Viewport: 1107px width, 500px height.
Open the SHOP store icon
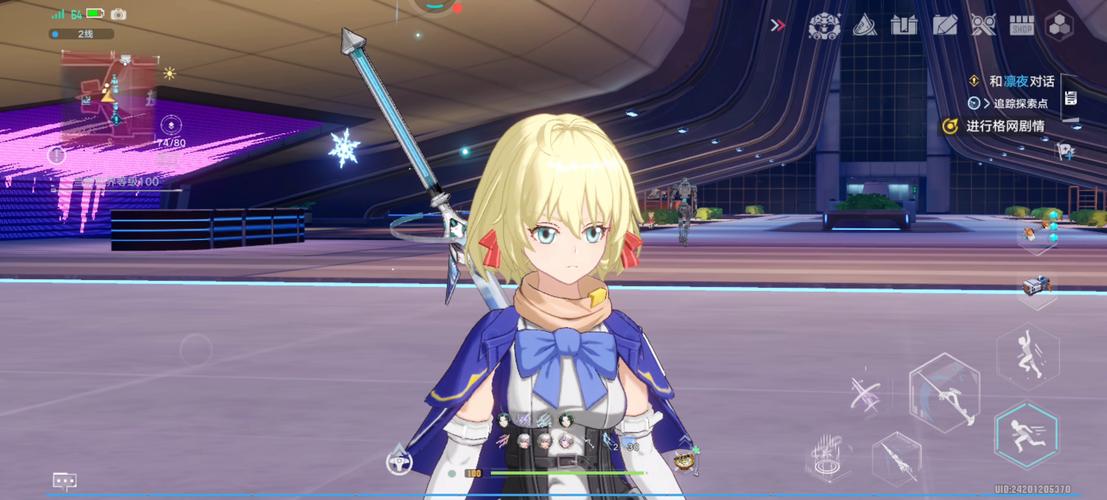pyautogui.click(x=1020, y=26)
